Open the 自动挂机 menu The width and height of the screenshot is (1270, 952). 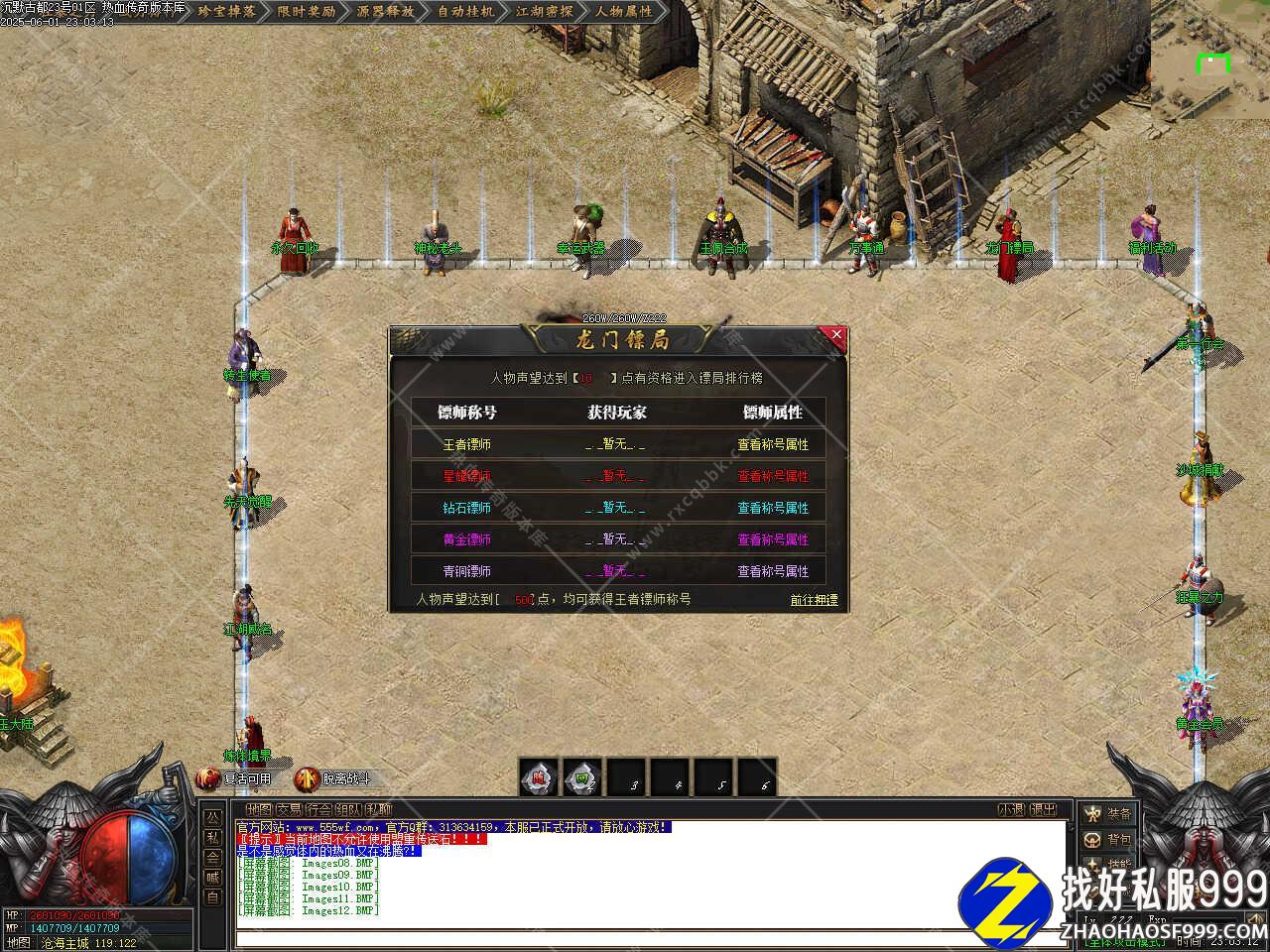coord(465,12)
